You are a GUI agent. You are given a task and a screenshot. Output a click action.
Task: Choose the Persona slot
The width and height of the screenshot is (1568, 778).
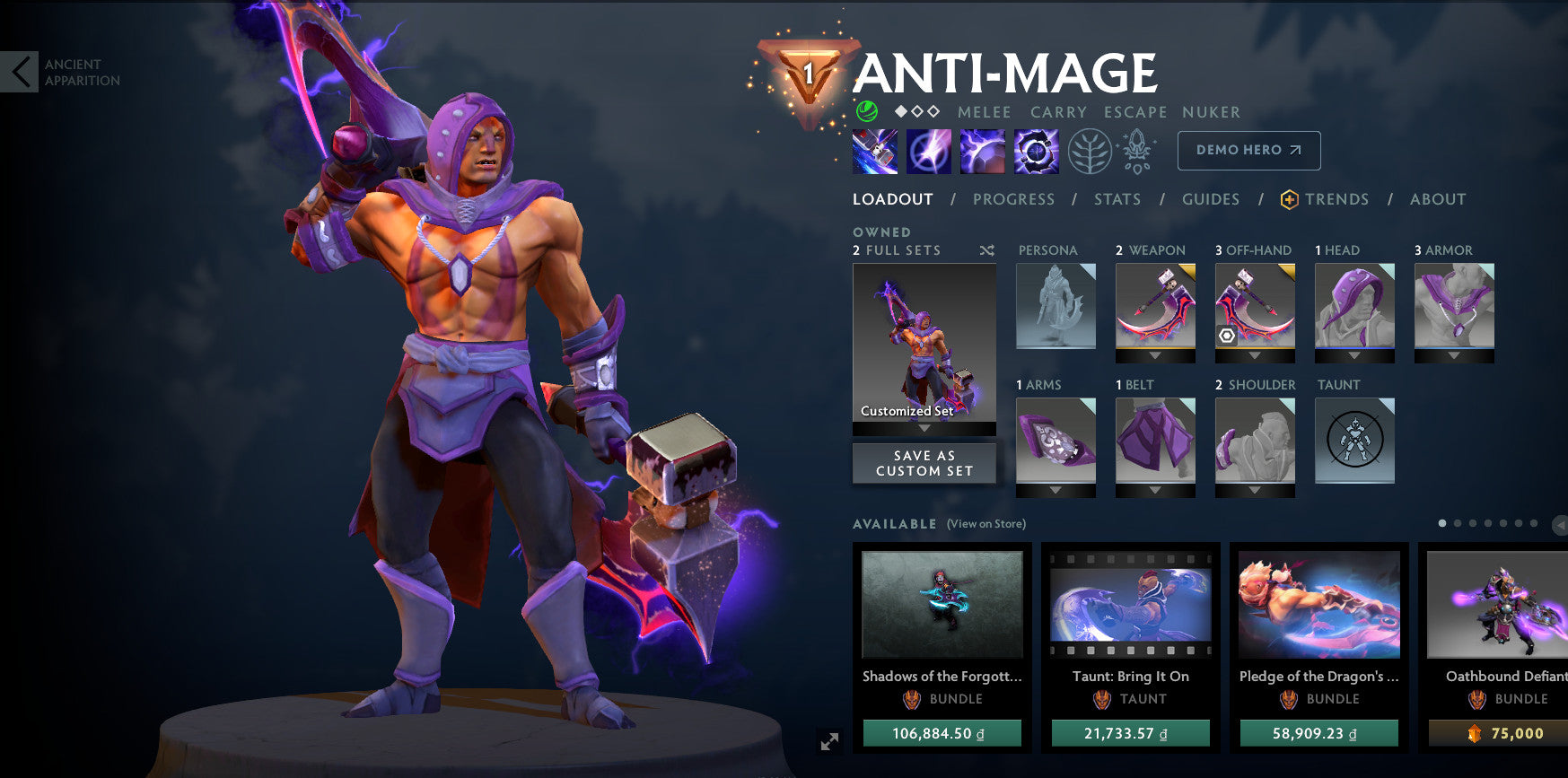coord(1056,306)
